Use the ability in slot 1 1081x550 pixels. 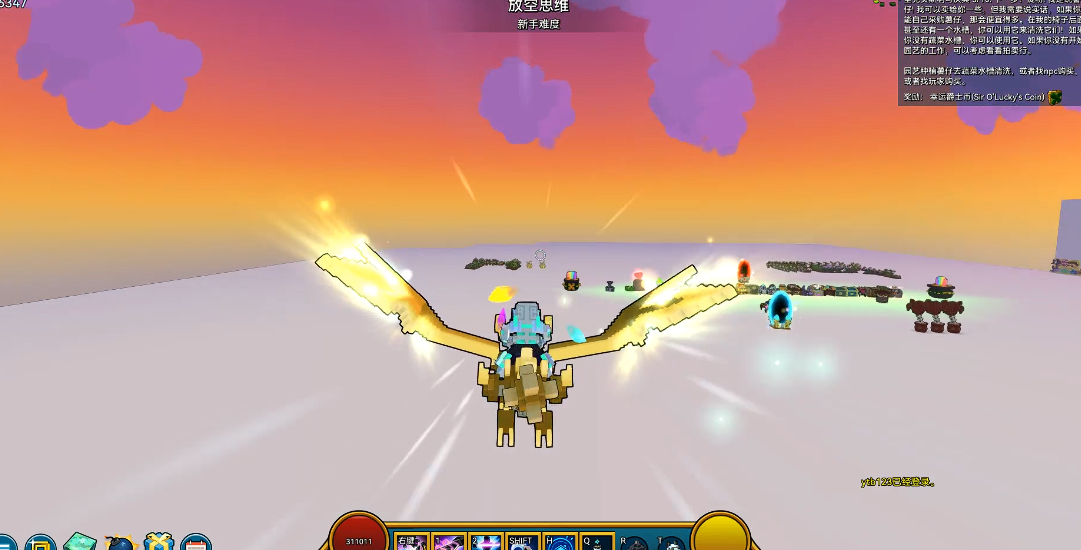[449, 541]
